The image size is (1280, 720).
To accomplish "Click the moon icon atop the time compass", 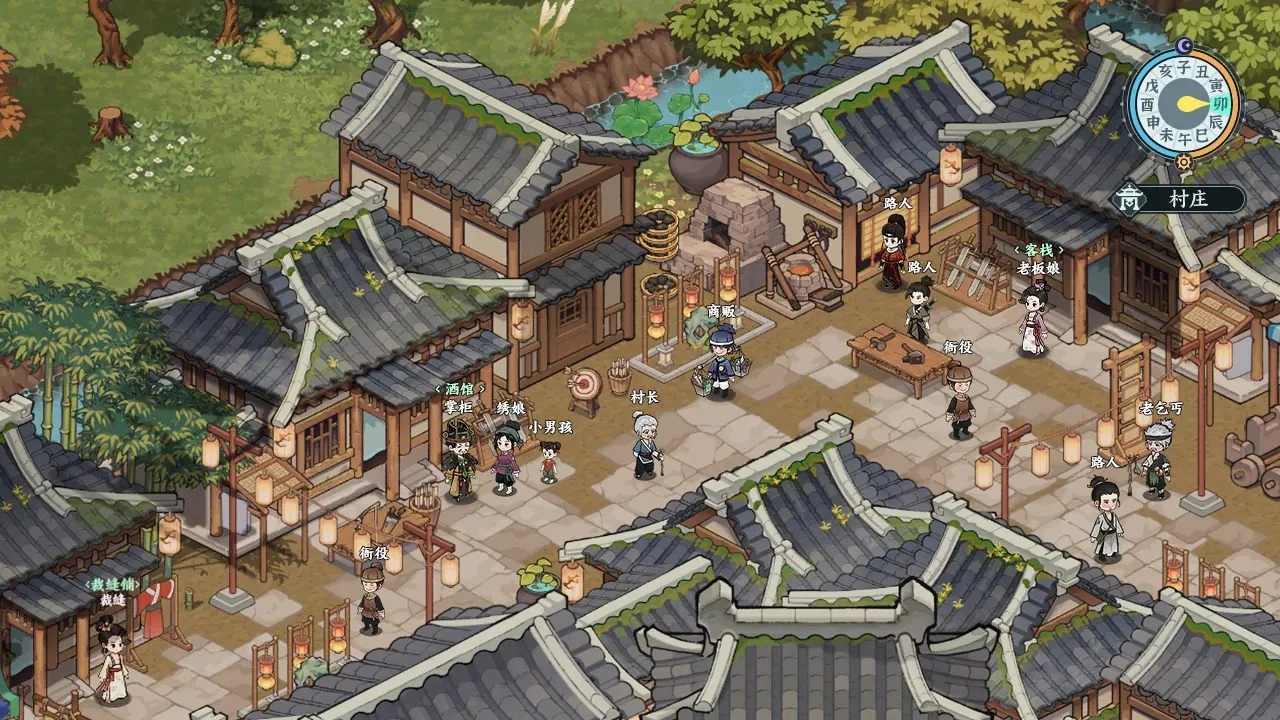I will [x=1183, y=44].
